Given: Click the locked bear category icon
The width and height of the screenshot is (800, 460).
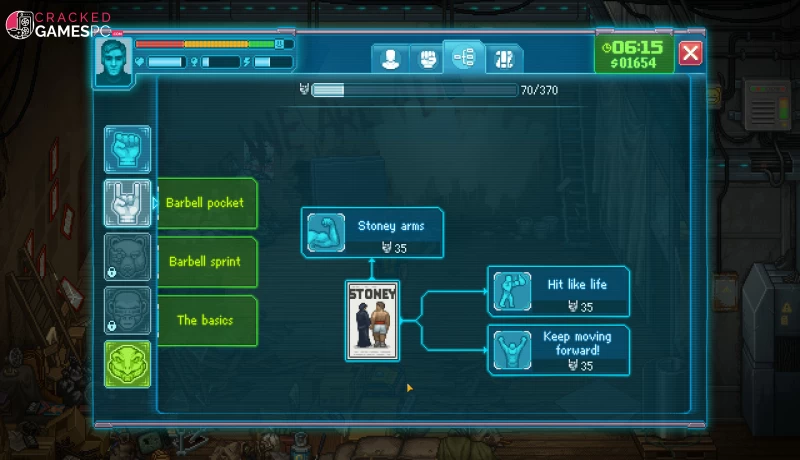Looking at the screenshot, I should [x=128, y=257].
